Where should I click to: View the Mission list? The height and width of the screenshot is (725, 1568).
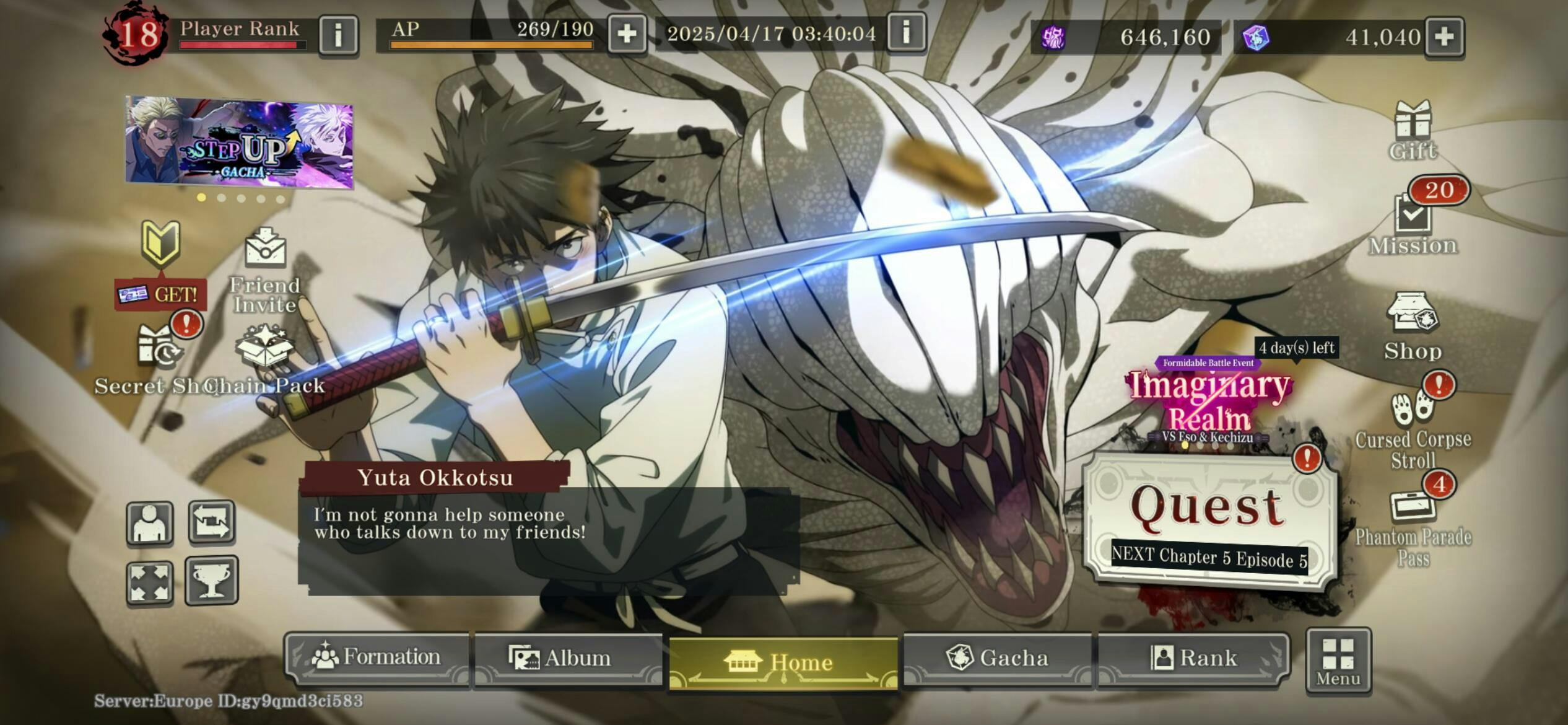coord(1412,224)
